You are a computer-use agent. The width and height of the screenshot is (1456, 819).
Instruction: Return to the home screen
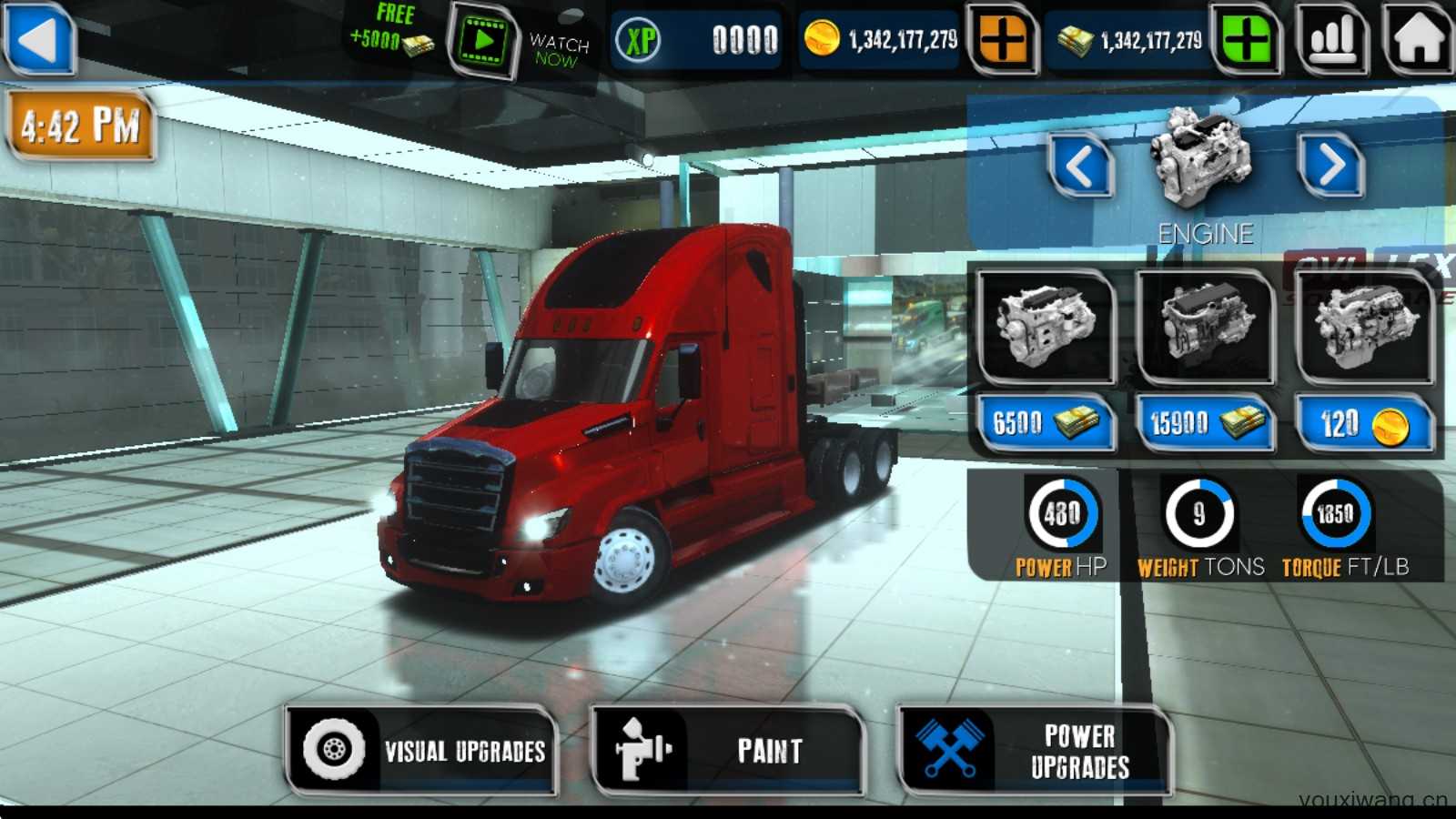[x=1417, y=39]
